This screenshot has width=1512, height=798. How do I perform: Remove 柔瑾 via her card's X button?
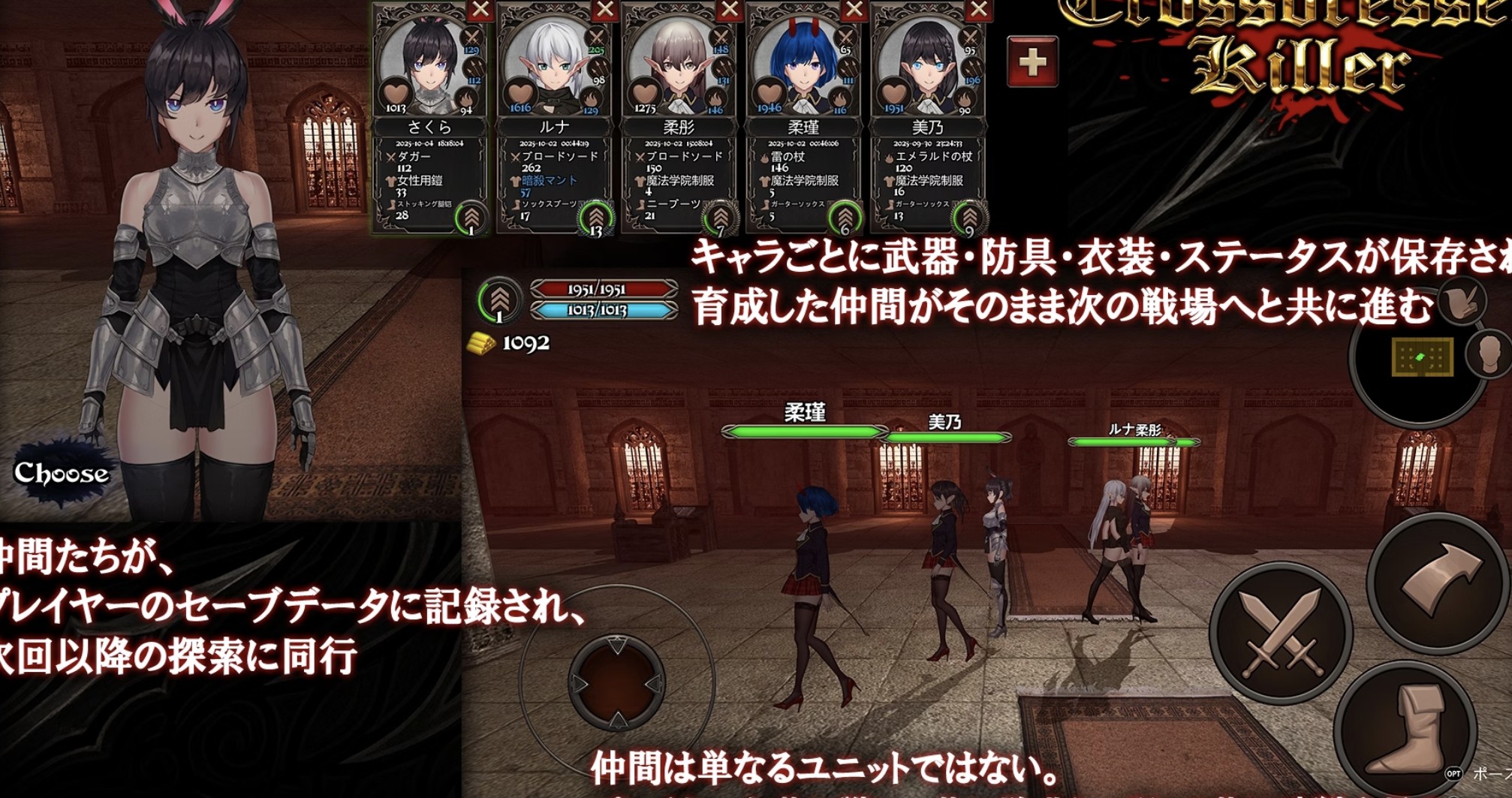854,10
